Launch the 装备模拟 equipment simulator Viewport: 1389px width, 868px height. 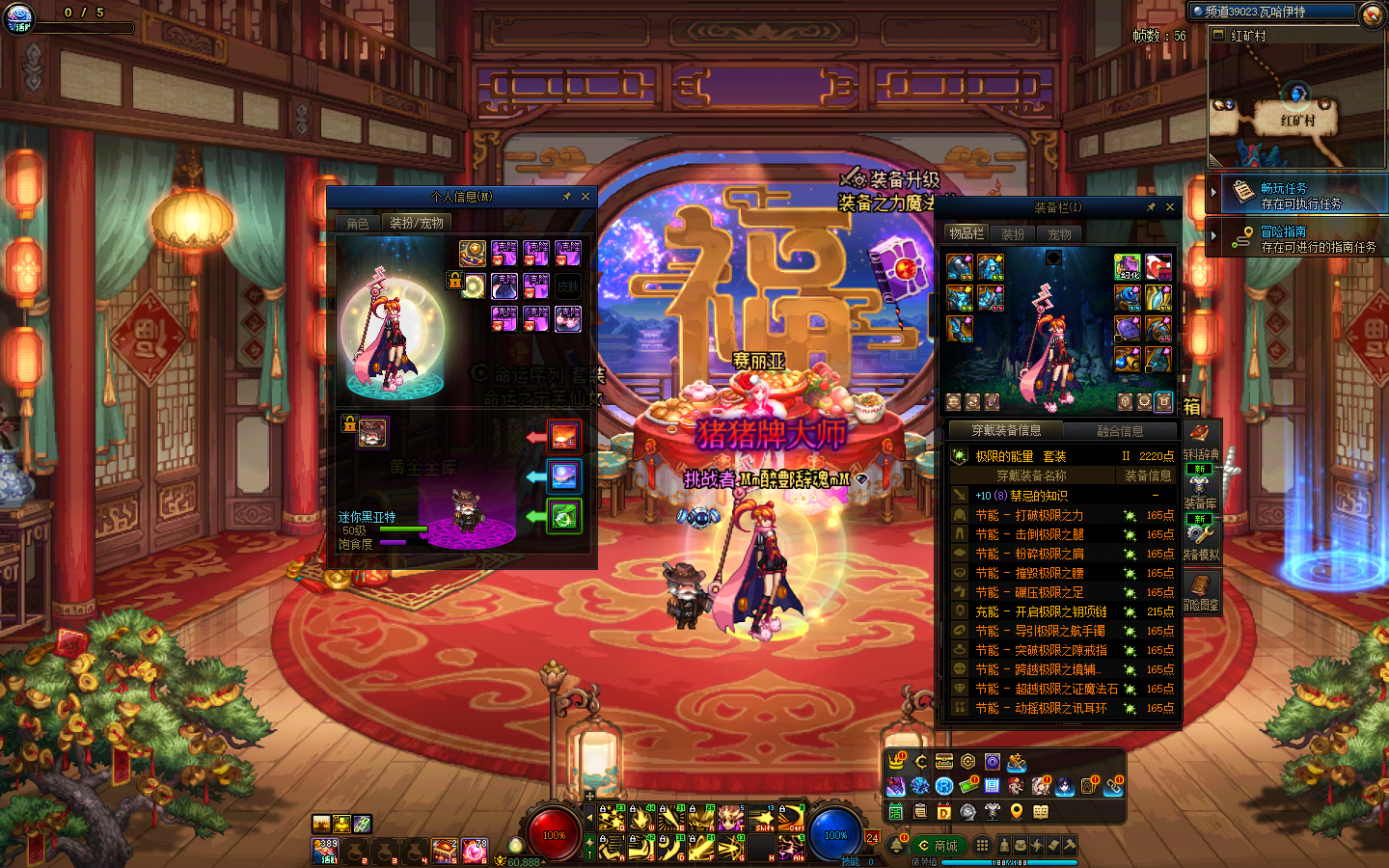click(1200, 540)
